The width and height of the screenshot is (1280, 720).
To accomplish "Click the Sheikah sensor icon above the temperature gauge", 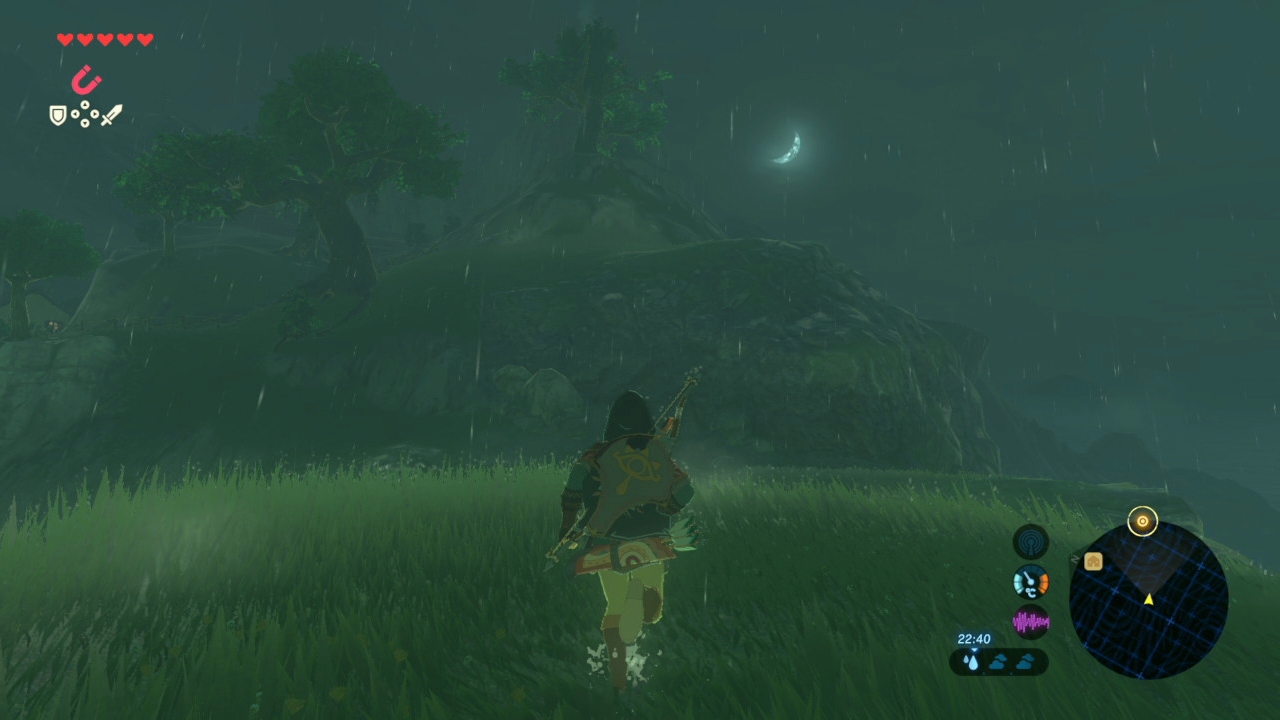I will pyautogui.click(x=1029, y=542).
